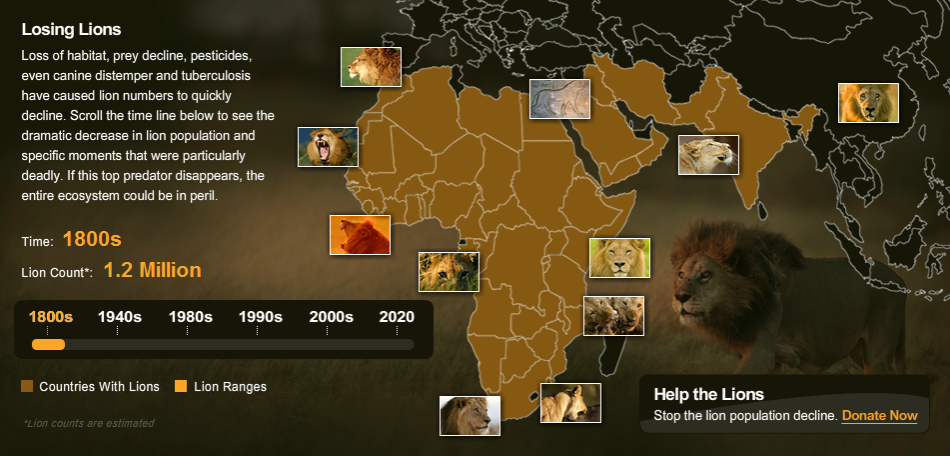Select the pale lioness thumbnail near India
The image size is (950, 456).
coord(708,155)
